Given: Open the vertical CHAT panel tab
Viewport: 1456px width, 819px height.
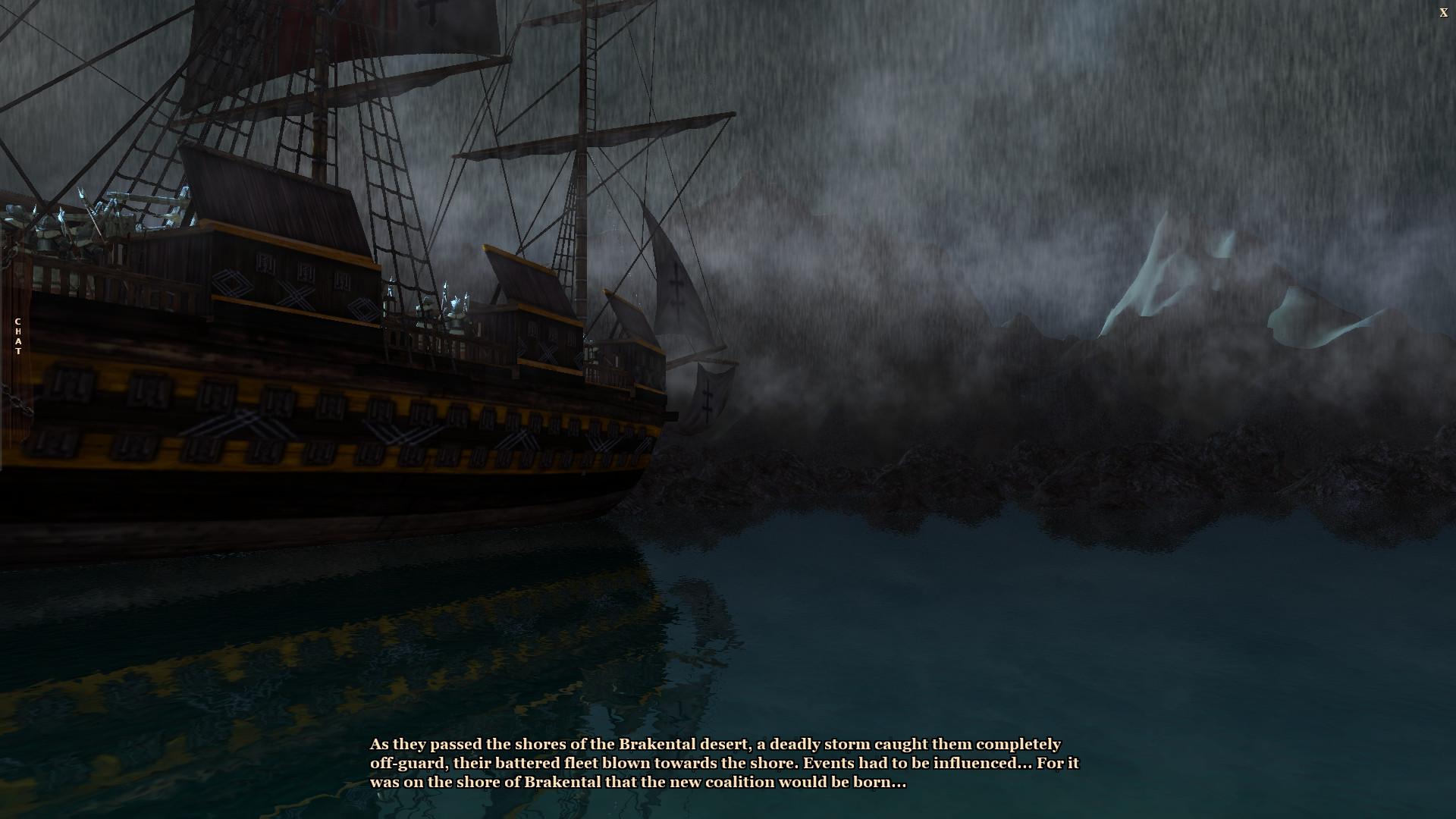Looking at the screenshot, I should point(17,337).
